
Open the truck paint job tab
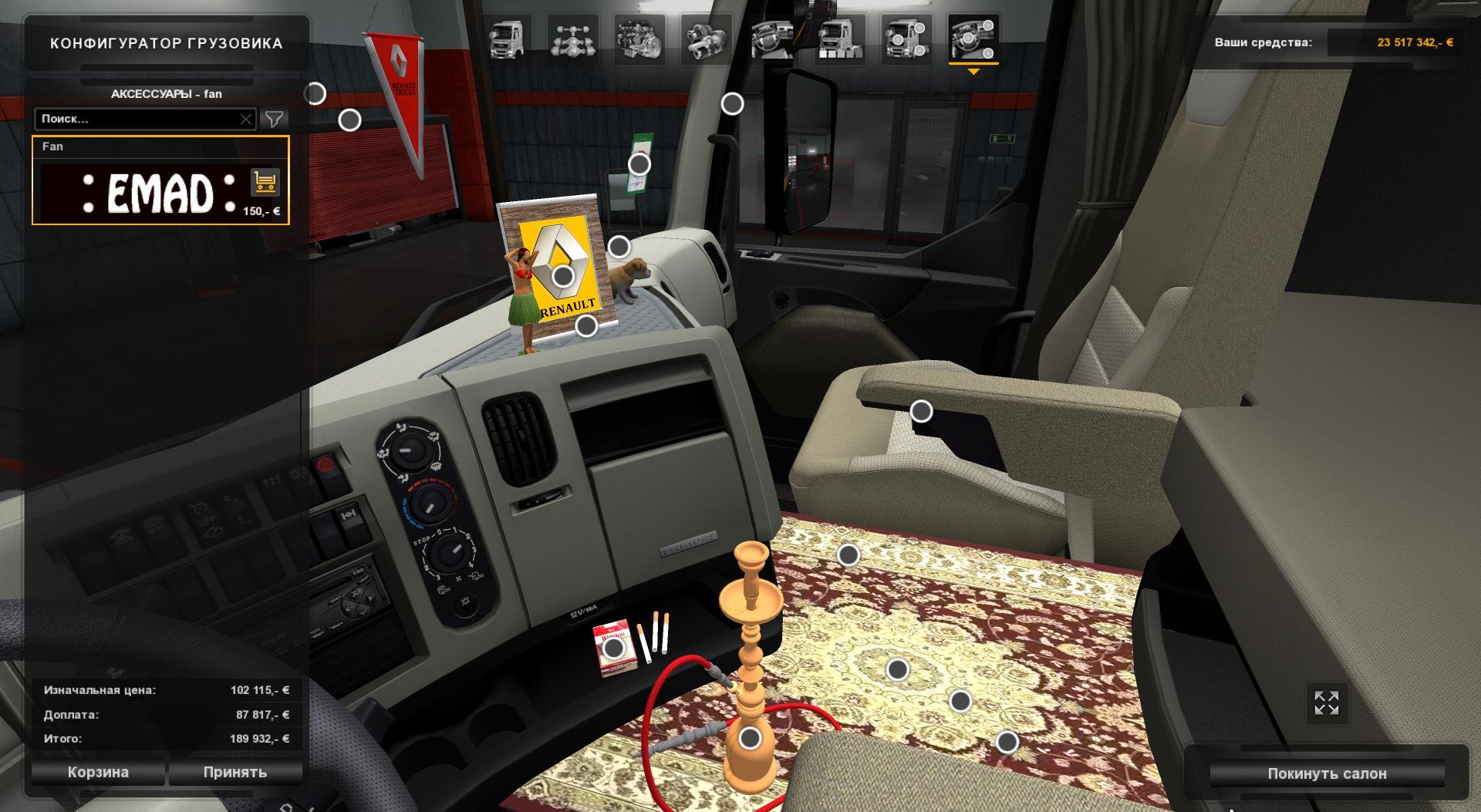pyautogui.click(x=839, y=39)
